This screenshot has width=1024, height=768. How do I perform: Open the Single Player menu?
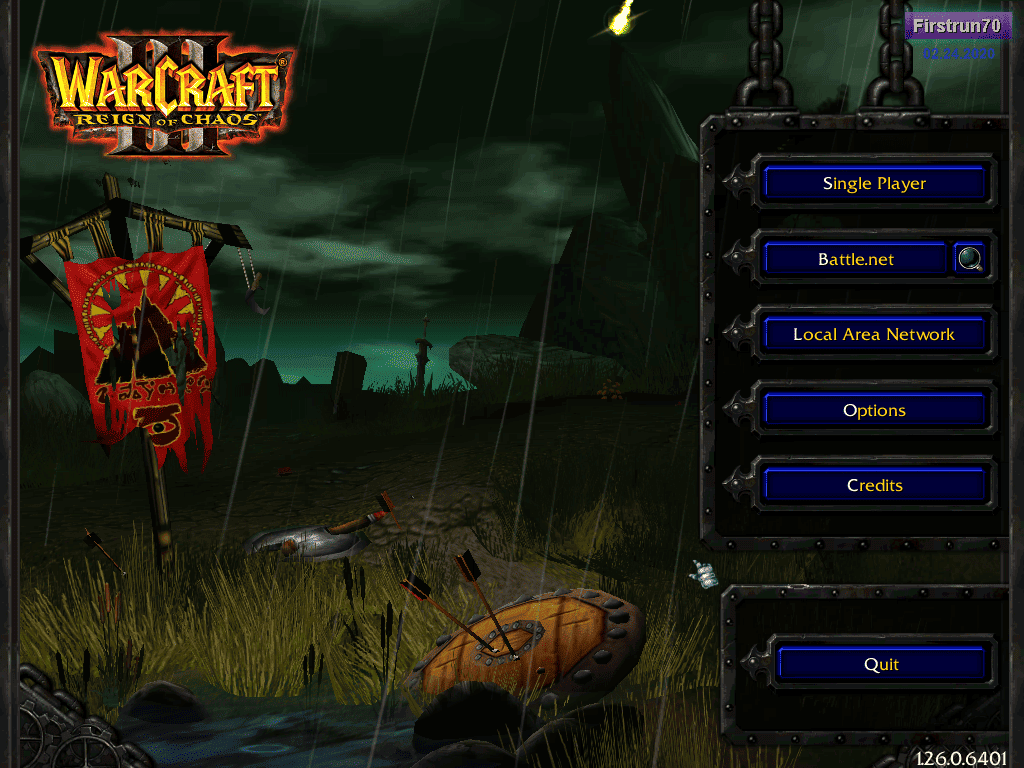click(874, 183)
